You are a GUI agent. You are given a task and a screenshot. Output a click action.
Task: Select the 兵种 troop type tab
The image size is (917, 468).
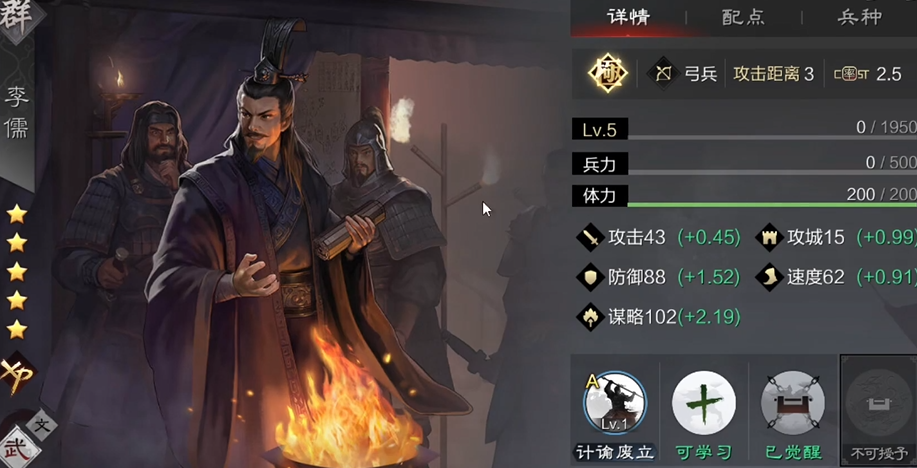point(859,17)
